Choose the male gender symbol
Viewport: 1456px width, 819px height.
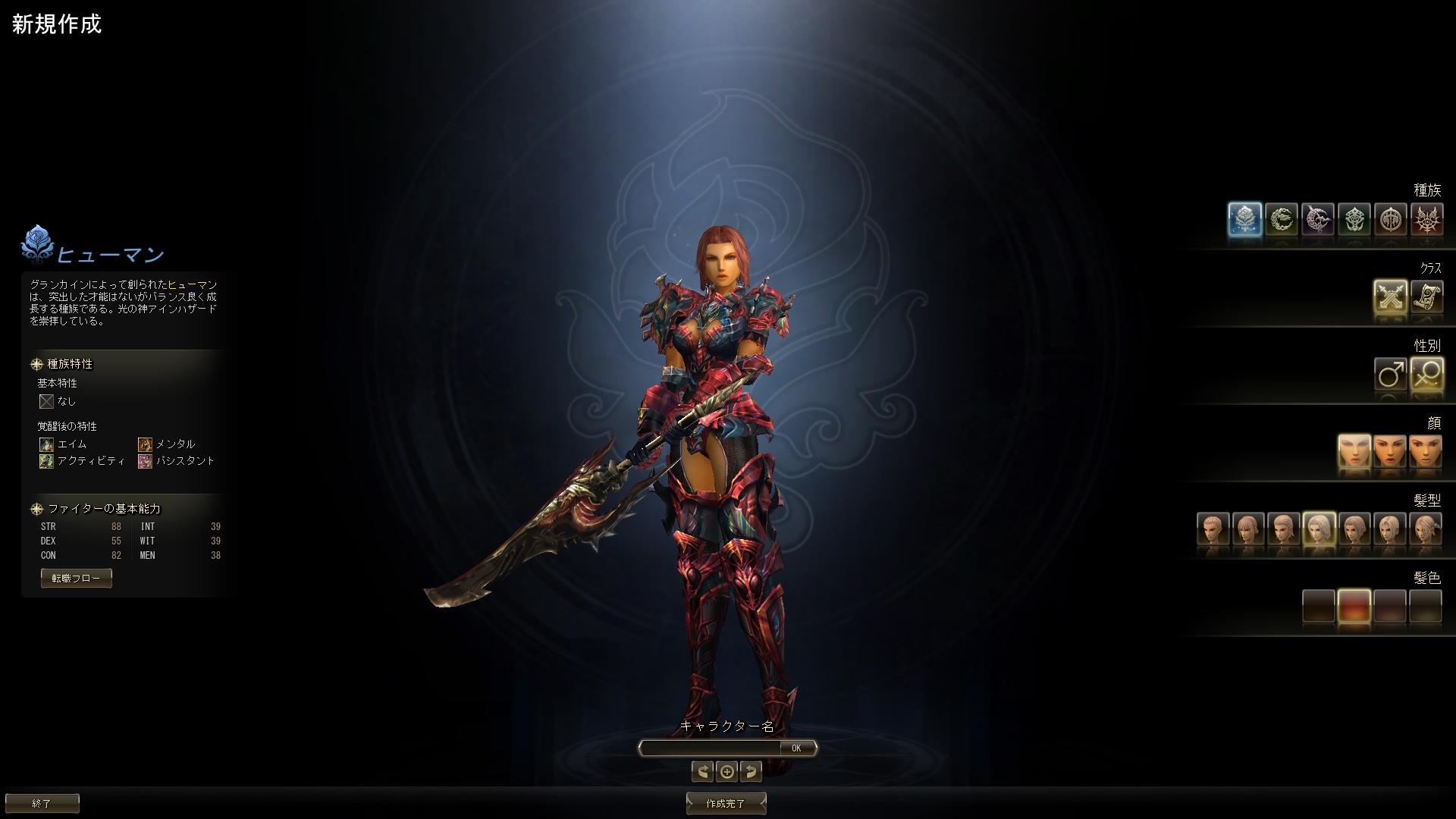[x=1390, y=375]
